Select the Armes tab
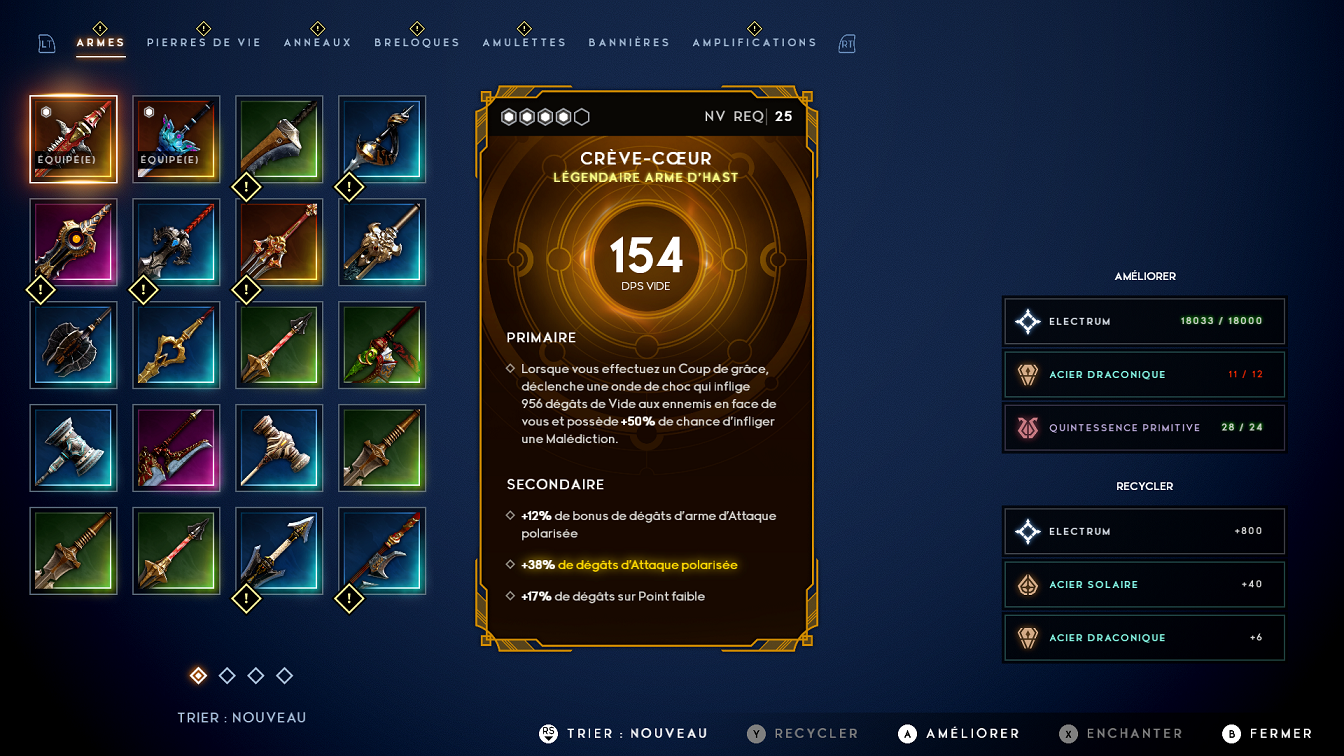This screenshot has width=1344, height=756. pyautogui.click(x=101, y=43)
